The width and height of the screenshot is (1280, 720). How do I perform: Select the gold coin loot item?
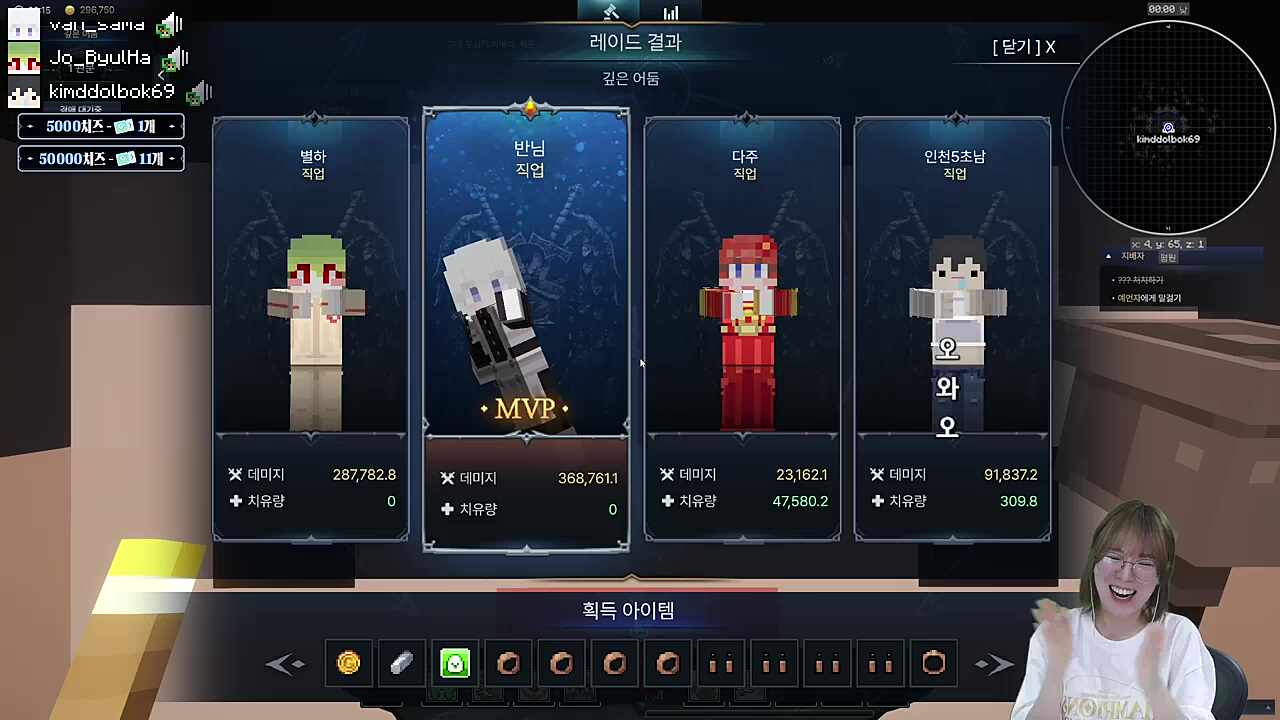point(348,663)
